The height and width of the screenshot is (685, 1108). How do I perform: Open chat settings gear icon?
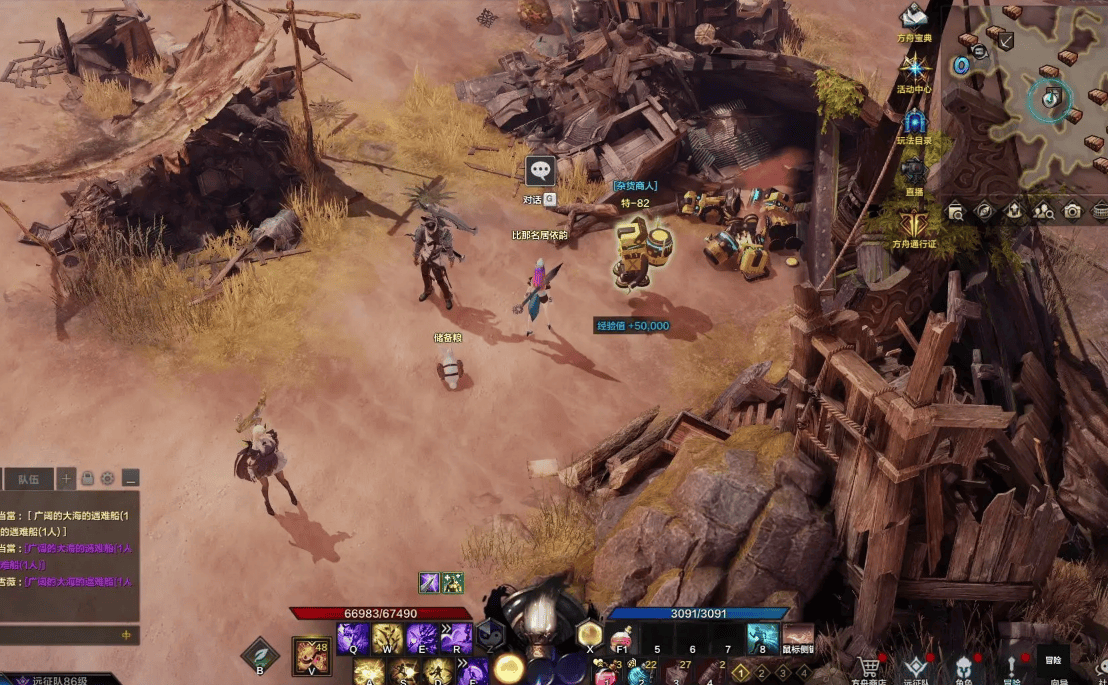point(108,478)
